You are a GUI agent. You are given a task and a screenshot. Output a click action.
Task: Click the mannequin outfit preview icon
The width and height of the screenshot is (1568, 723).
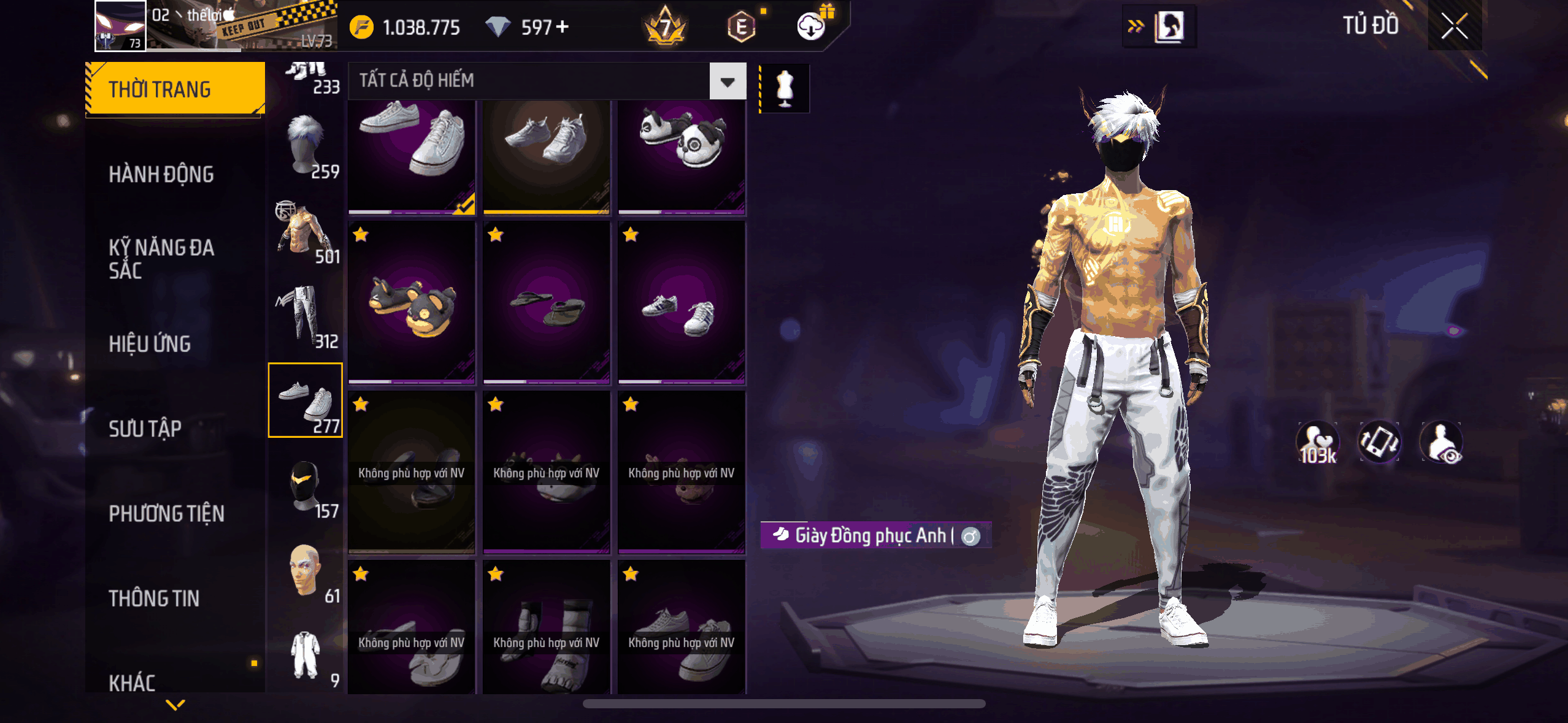[785, 88]
